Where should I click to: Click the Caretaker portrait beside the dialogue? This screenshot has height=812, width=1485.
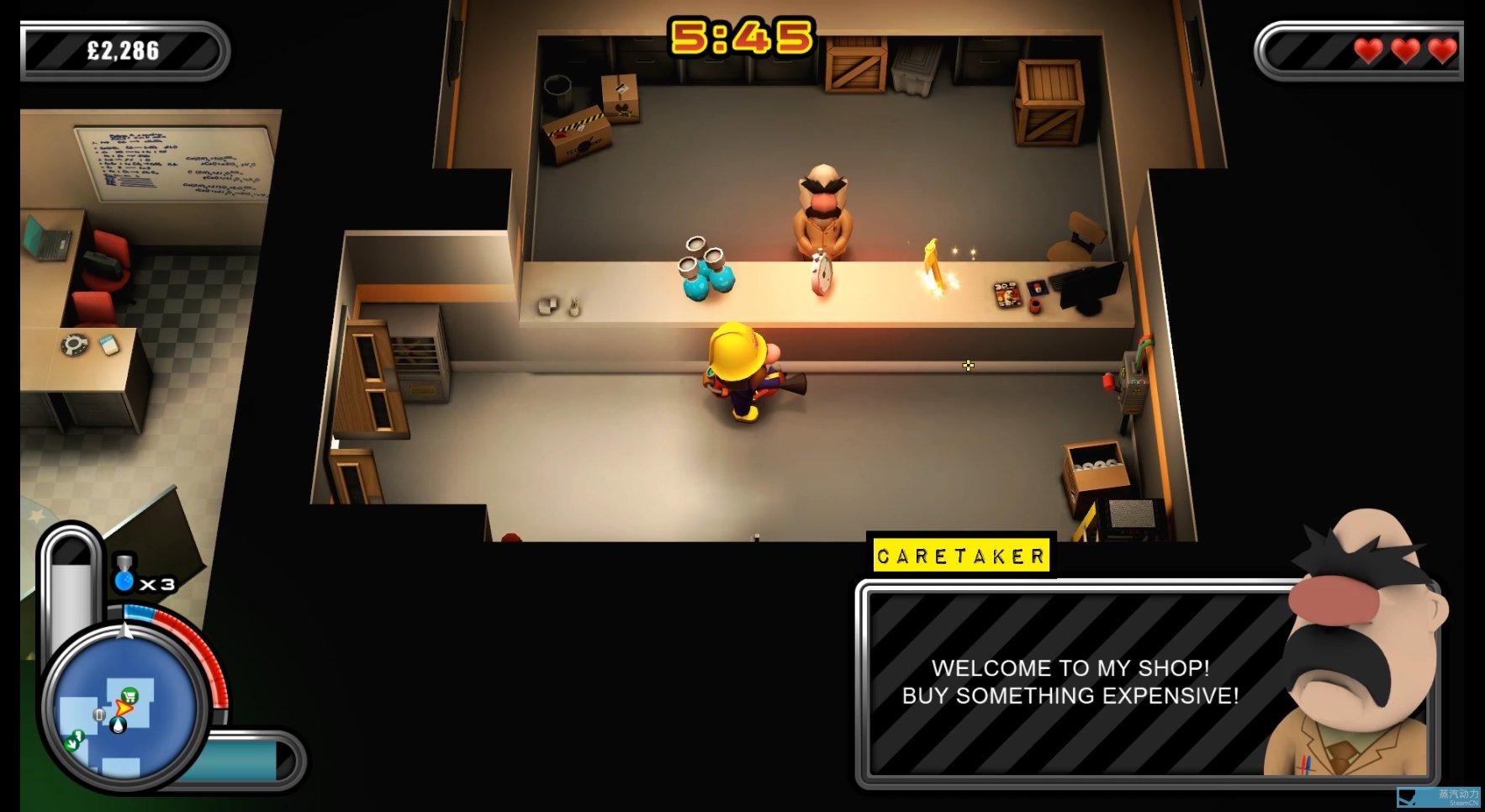(x=1356, y=647)
